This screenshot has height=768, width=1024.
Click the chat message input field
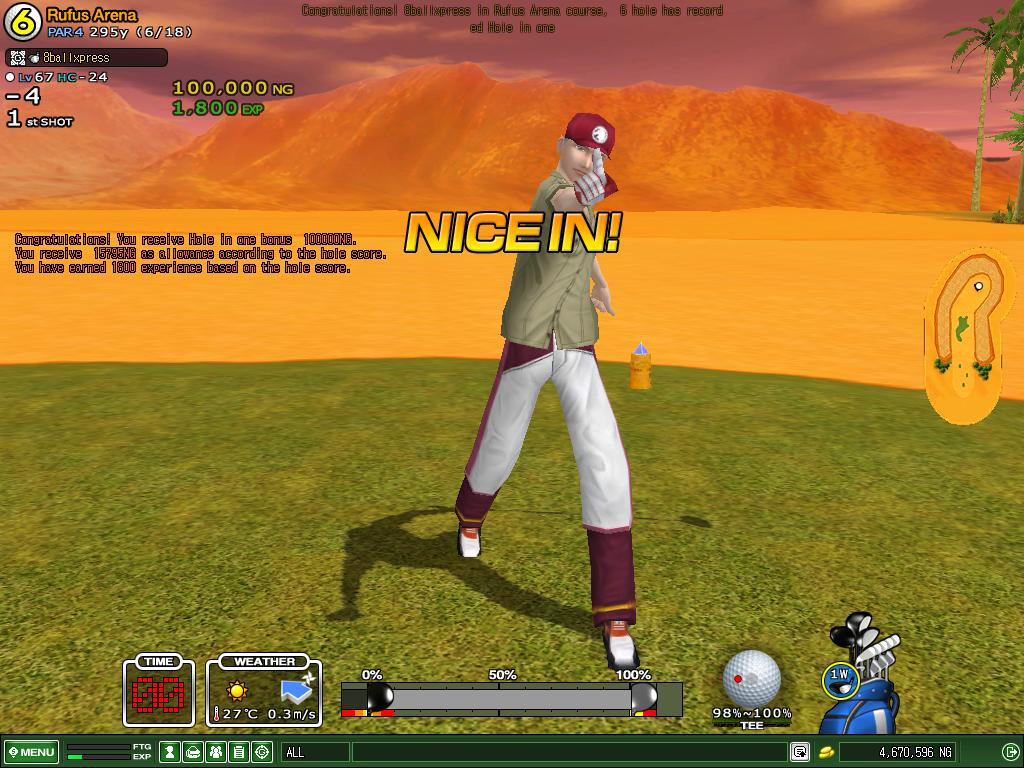[570, 752]
